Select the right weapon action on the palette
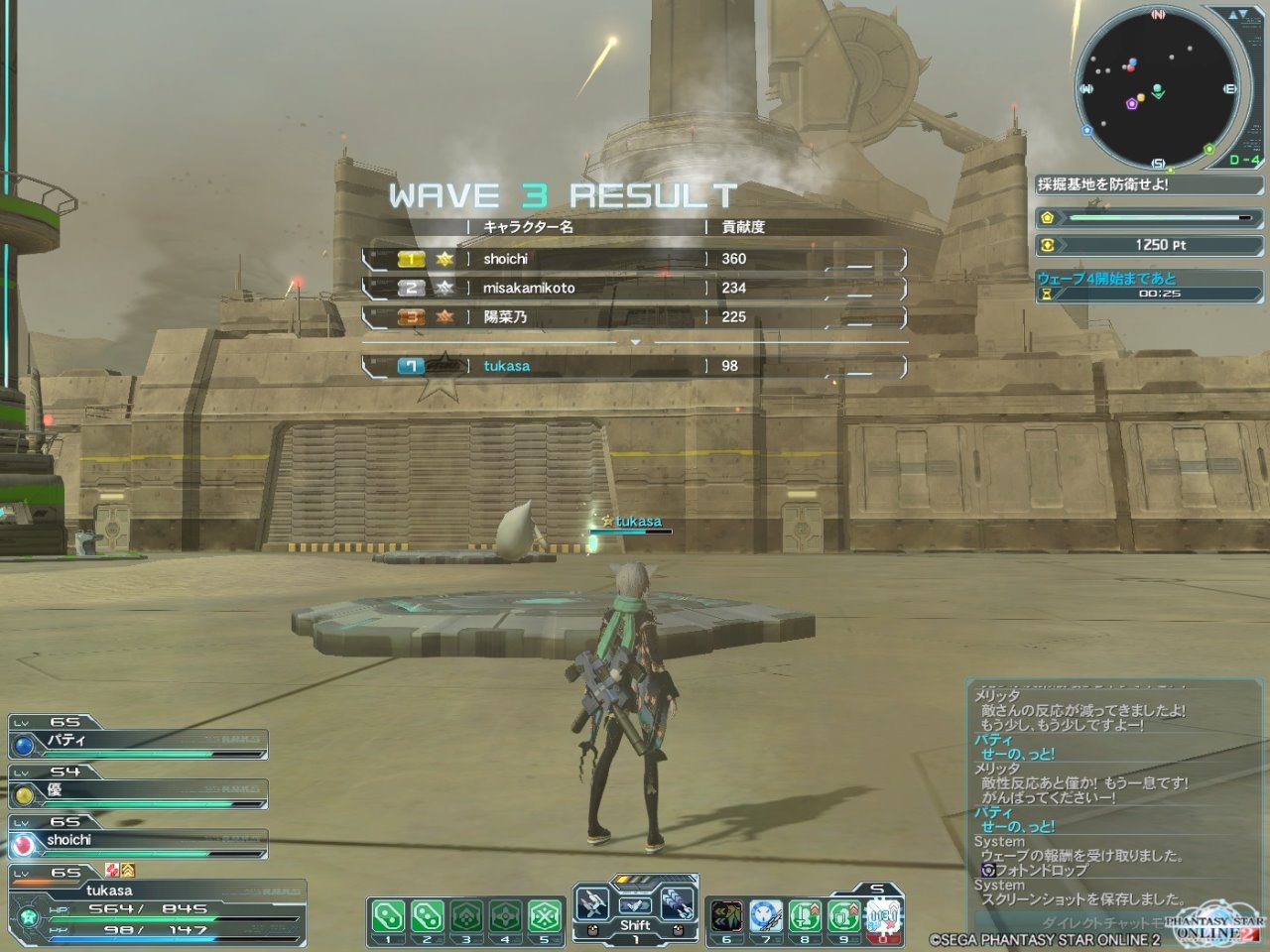This screenshot has height=952, width=1270. 678,904
